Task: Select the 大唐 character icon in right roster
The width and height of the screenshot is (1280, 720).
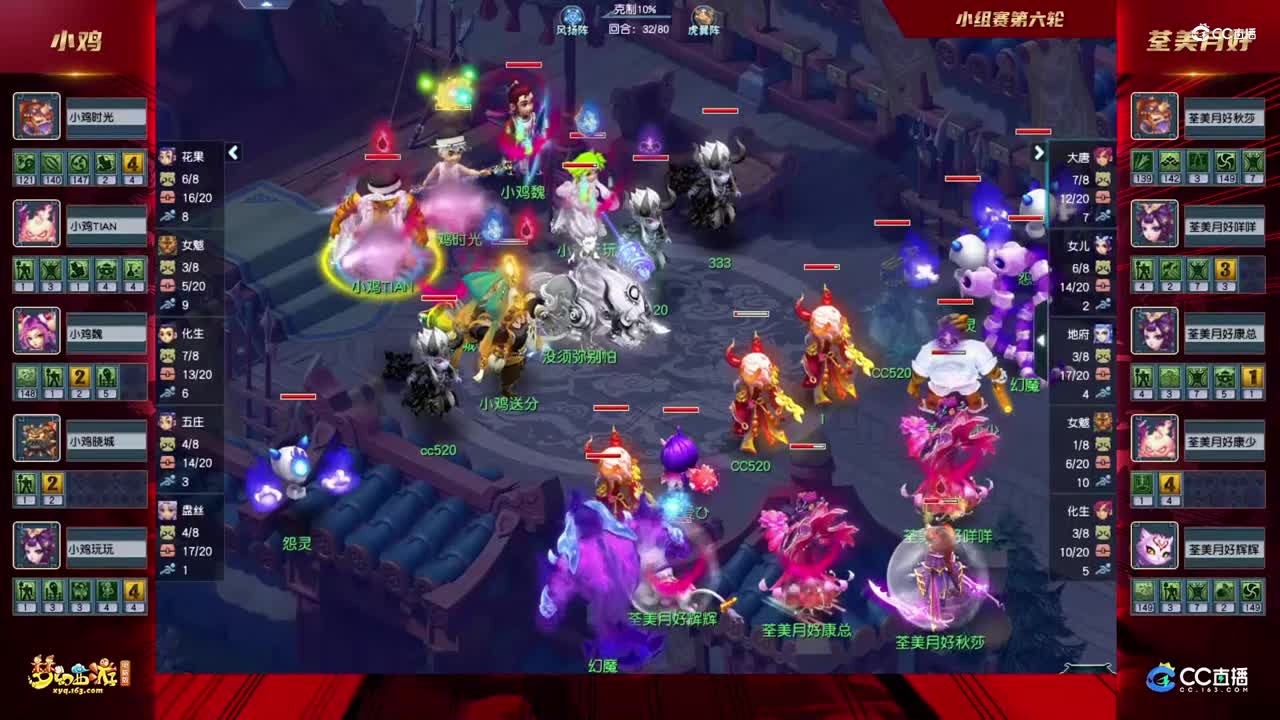Action: (1103, 157)
